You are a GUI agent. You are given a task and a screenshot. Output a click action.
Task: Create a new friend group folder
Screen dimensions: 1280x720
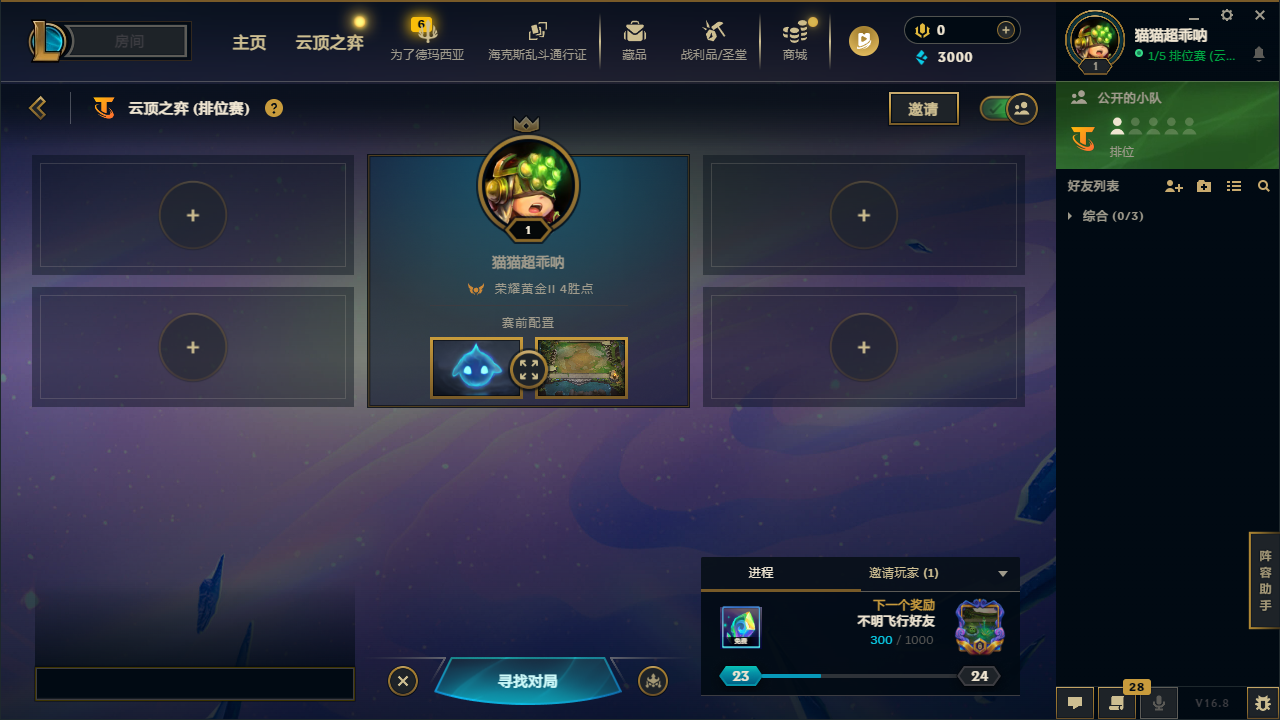point(1203,186)
